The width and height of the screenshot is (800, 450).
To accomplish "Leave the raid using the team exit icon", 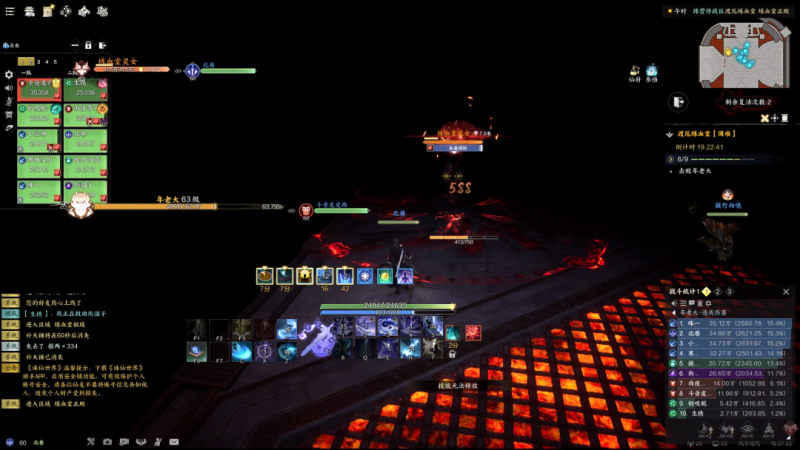I will click(103, 46).
